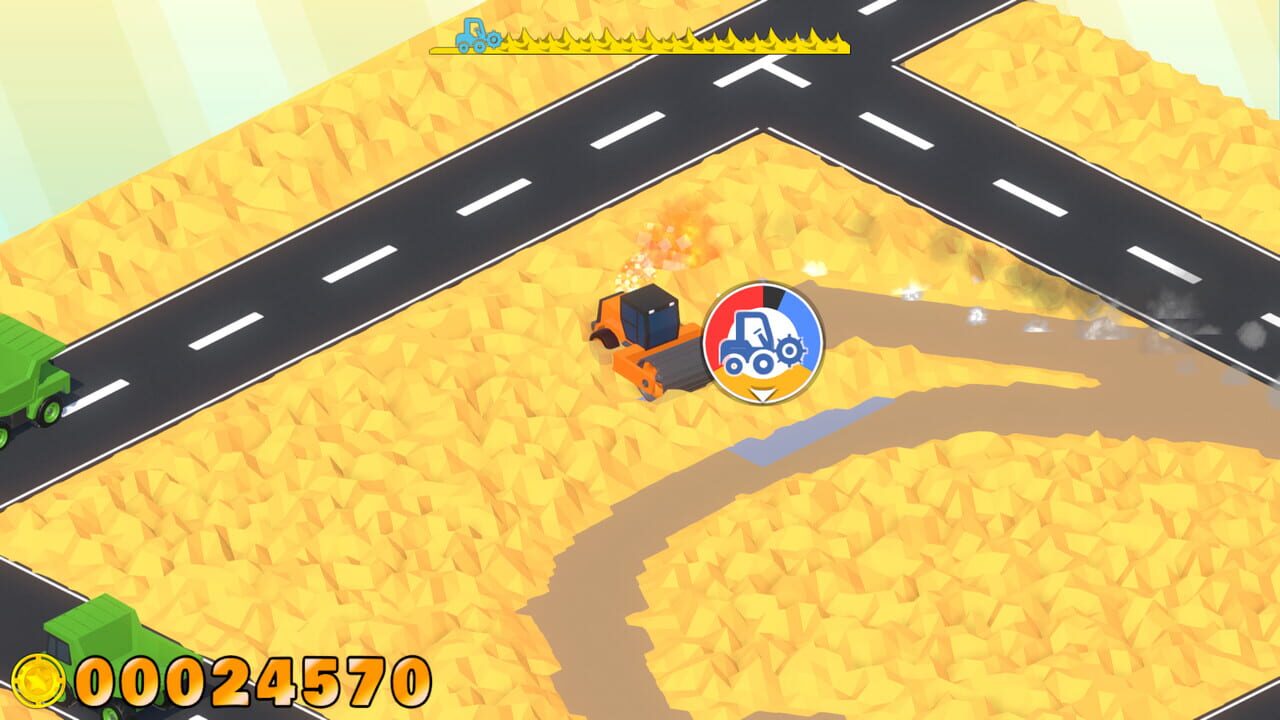Open the badge by its gold circular border
1280x720 pixels.
pos(708,340)
